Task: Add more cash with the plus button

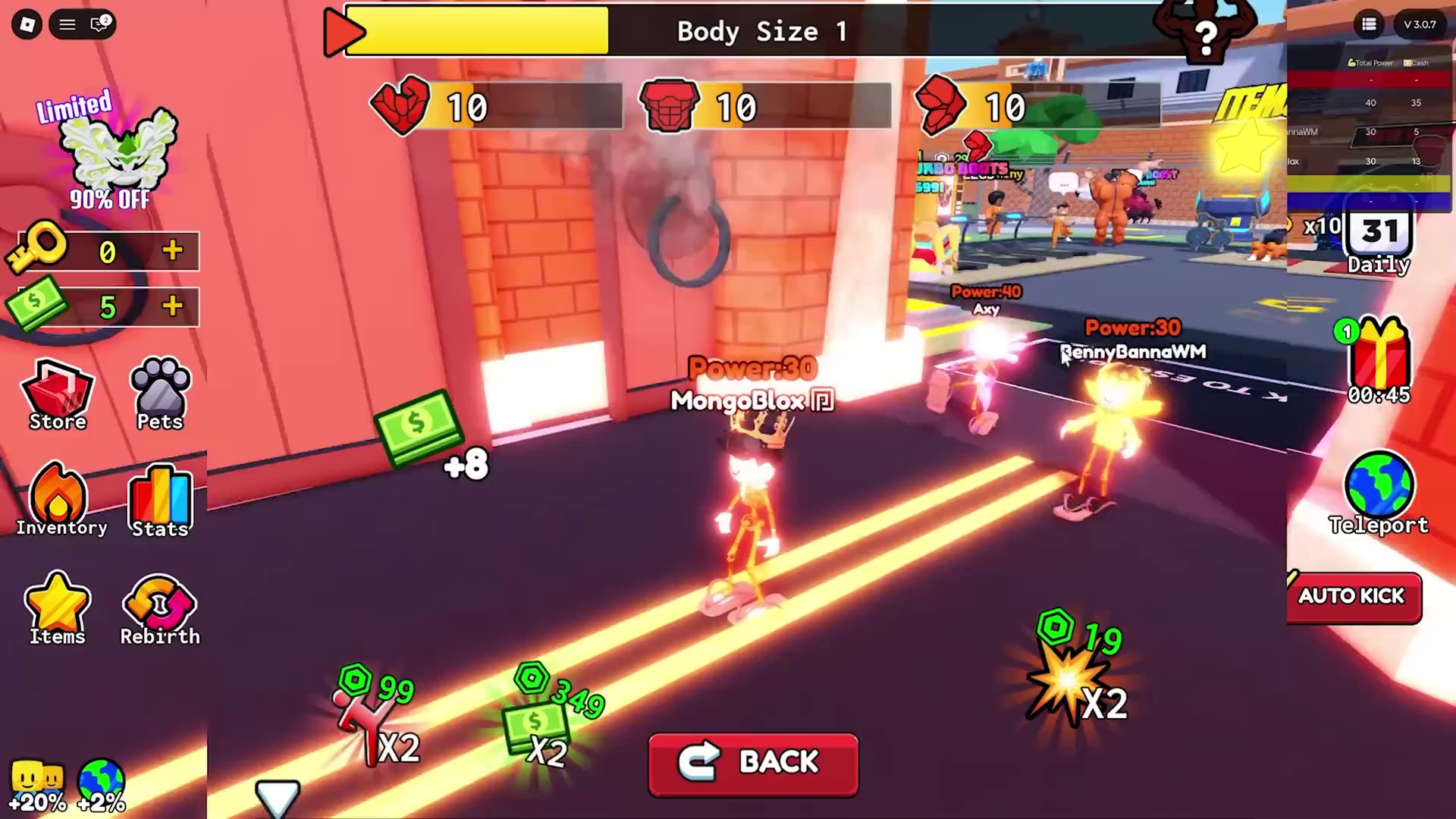Action: click(173, 306)
